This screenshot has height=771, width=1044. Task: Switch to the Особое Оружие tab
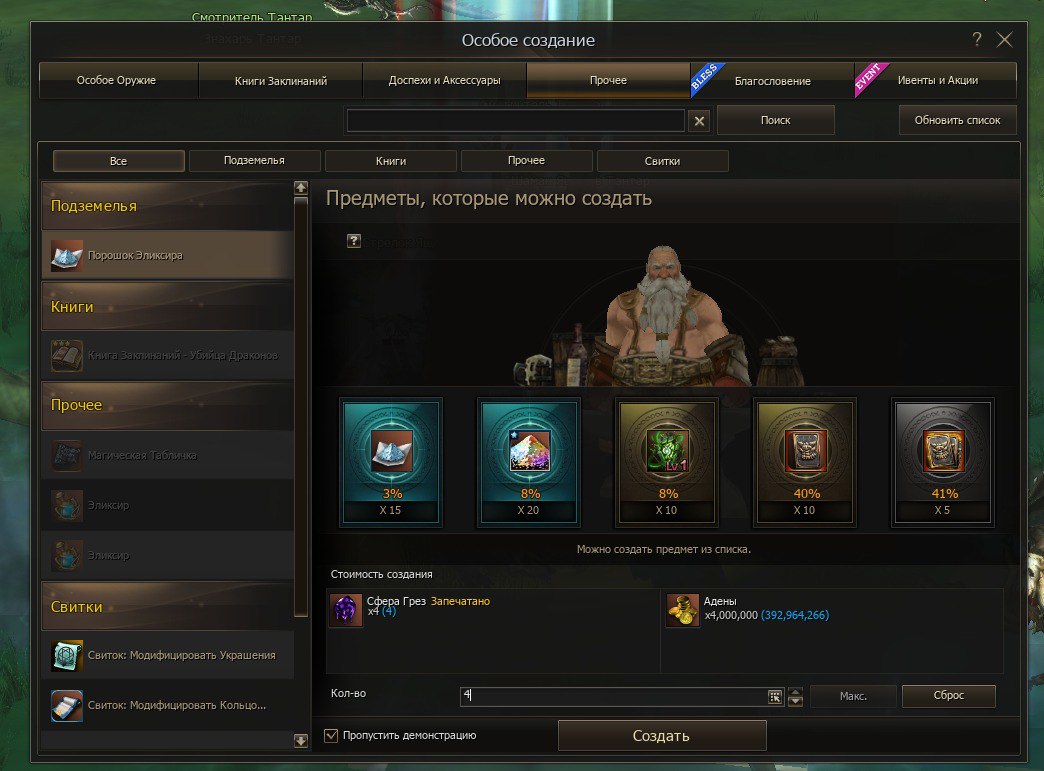(x=117, y=80)
